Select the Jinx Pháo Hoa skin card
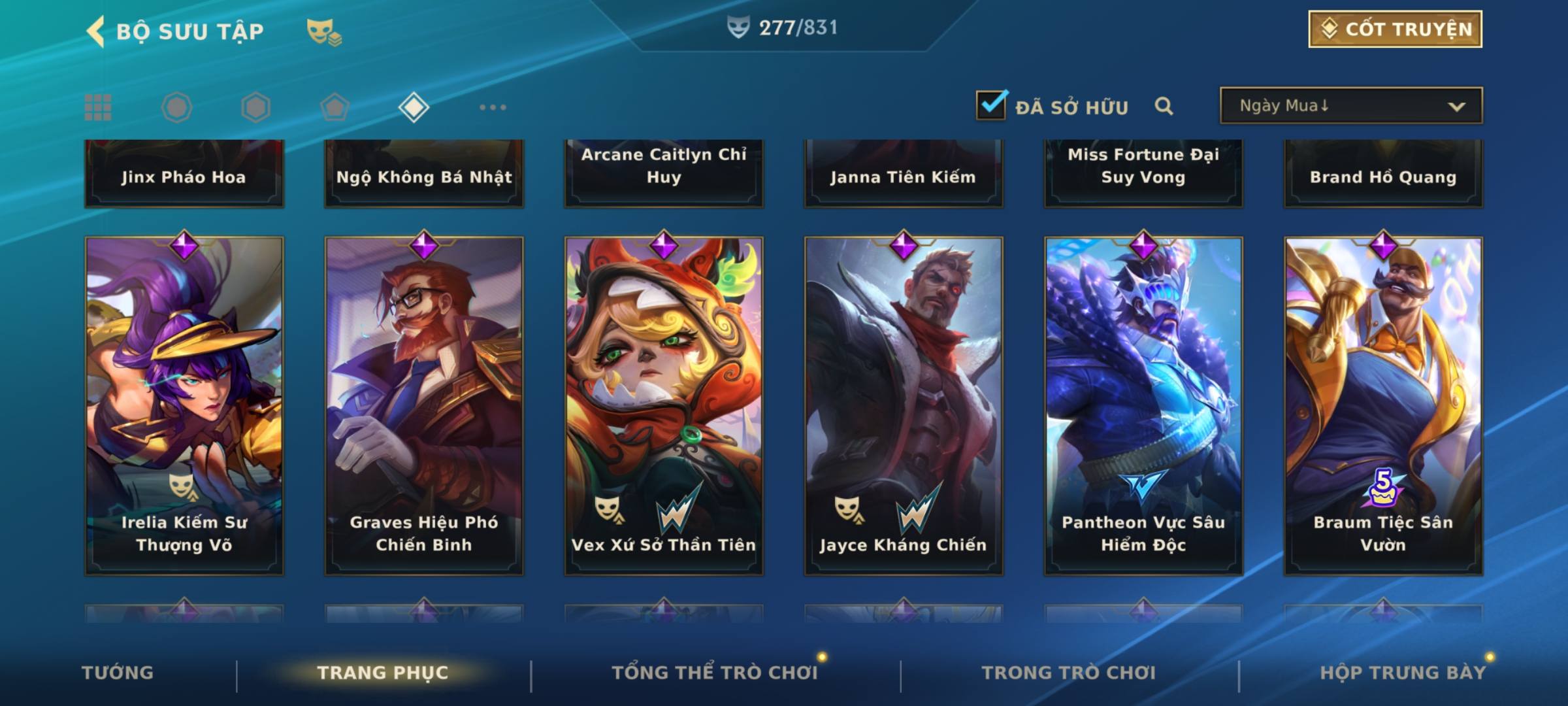Screen dimensions: 1568x706 click(184, 174)
